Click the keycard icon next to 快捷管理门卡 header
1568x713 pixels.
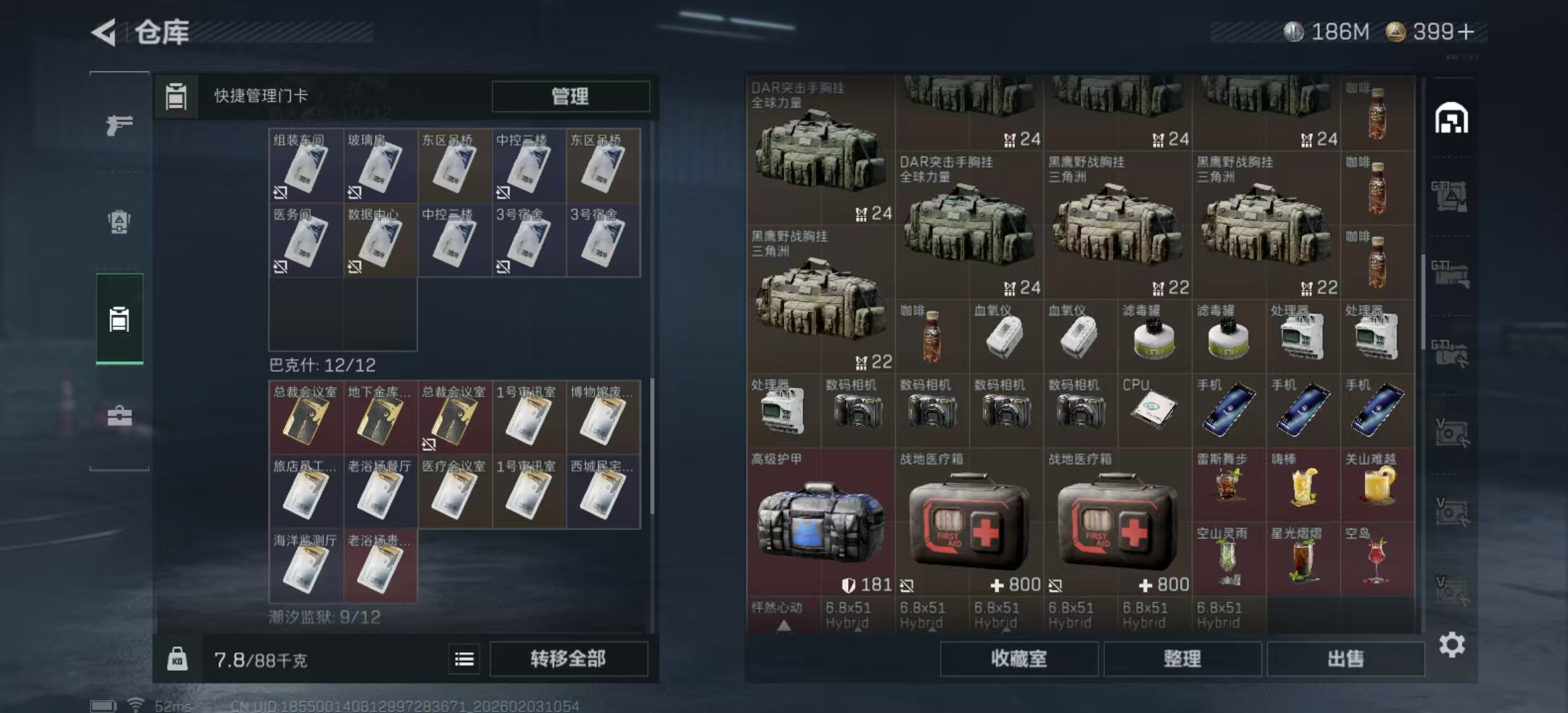coord(176,96)
